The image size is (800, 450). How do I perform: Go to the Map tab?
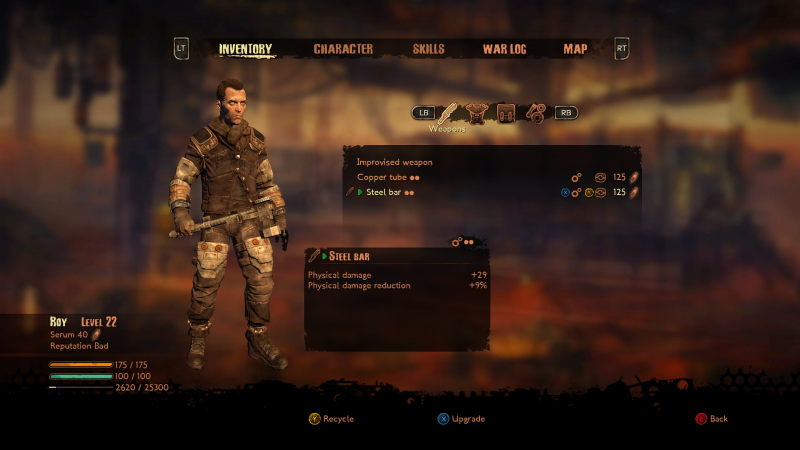coord(575,49)
